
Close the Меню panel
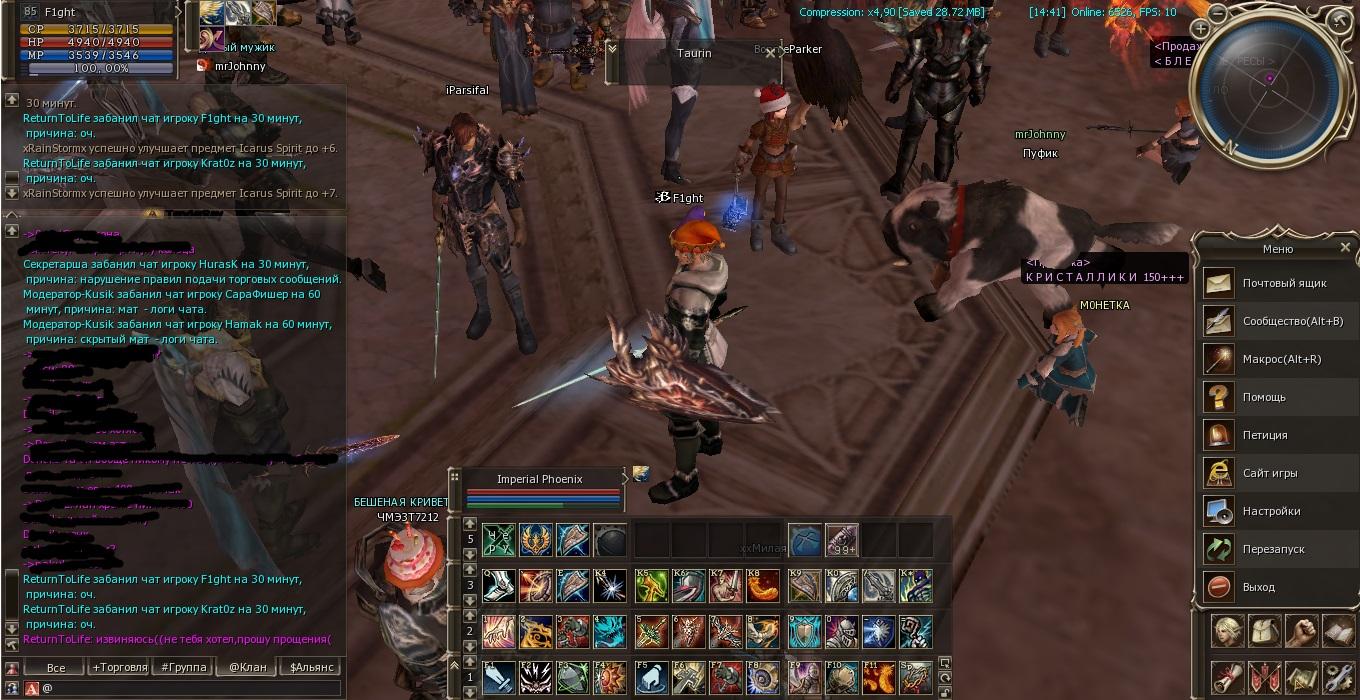[1345, 248]
